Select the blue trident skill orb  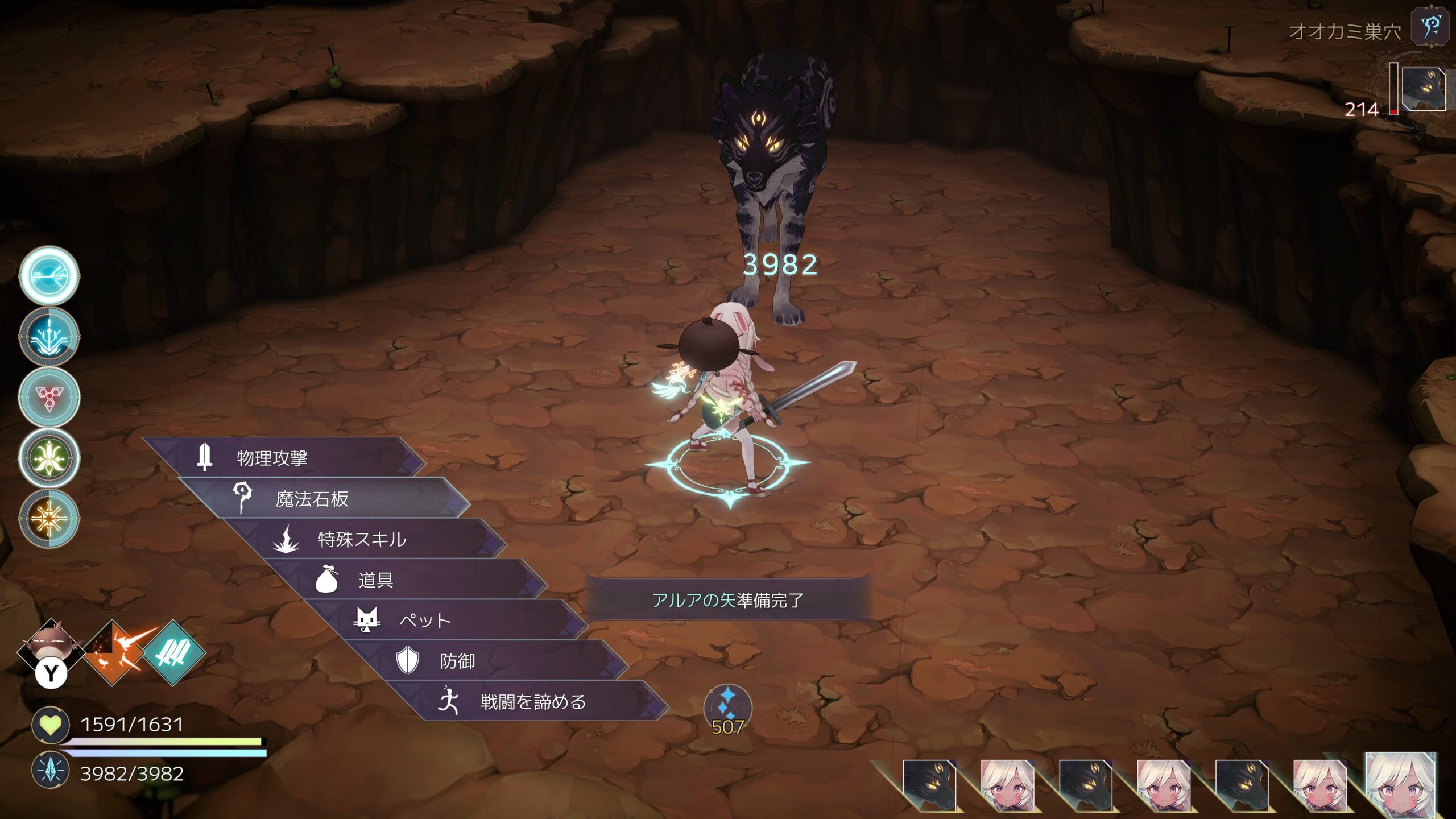49,336
